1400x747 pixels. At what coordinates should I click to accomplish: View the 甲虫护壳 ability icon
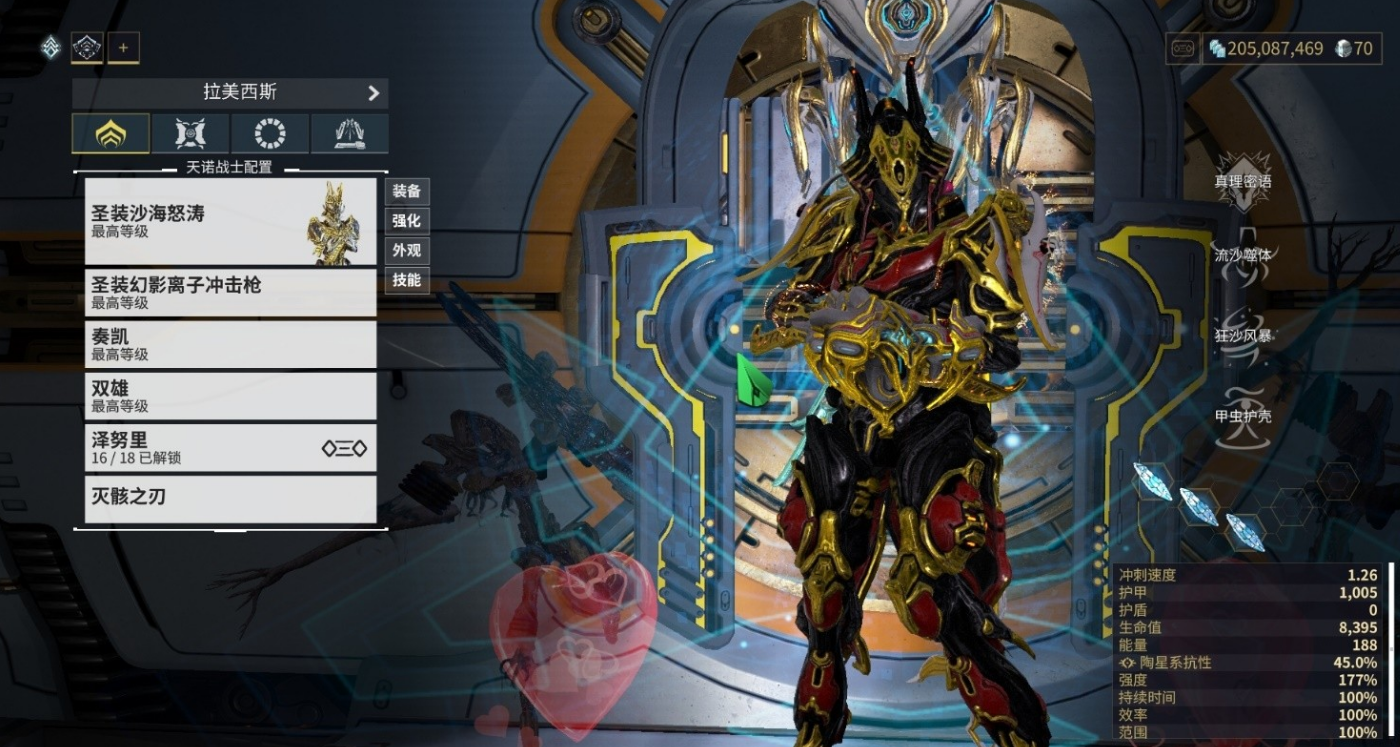tap(1242, 414)
